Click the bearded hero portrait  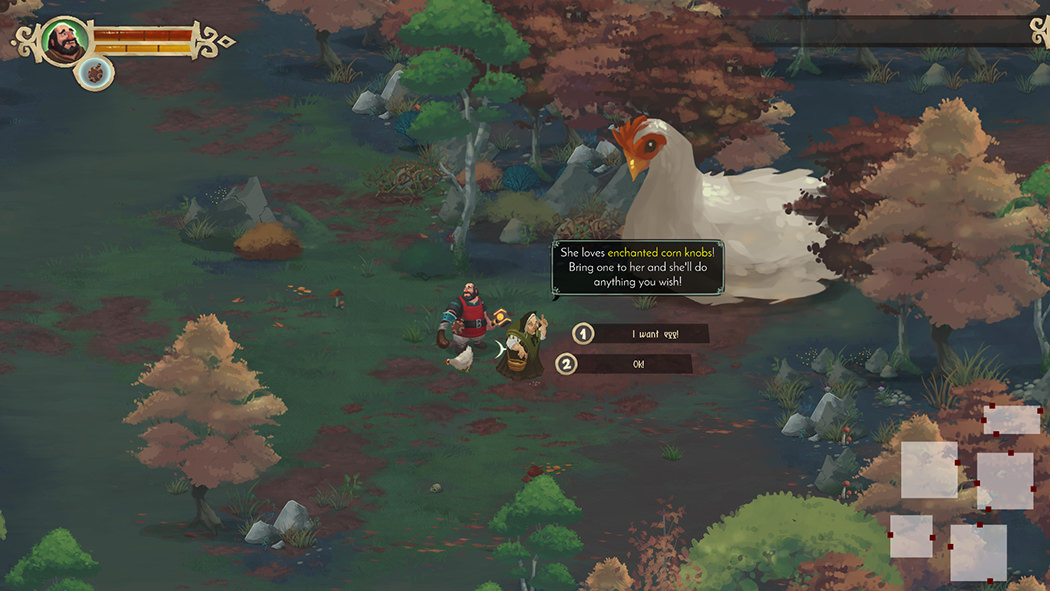click(x=65, y=42)
